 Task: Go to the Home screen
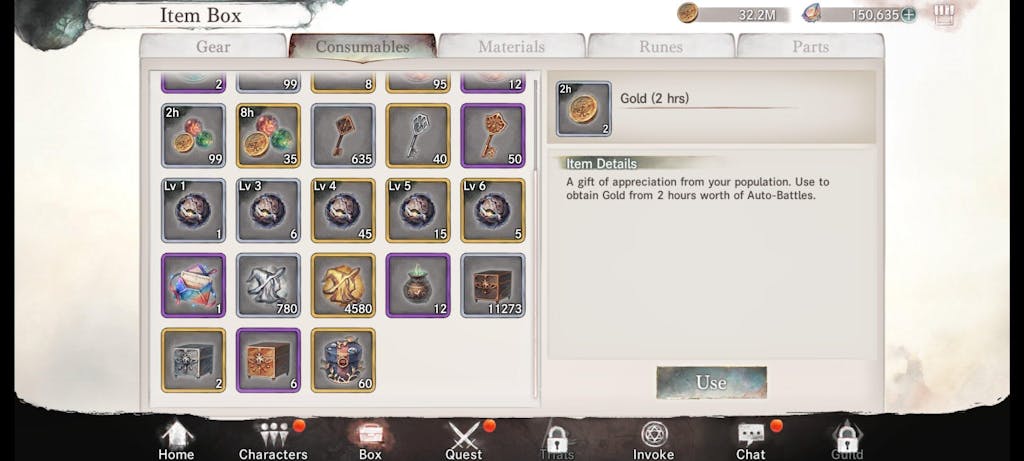pyautogui.click(x=176, y=440)
